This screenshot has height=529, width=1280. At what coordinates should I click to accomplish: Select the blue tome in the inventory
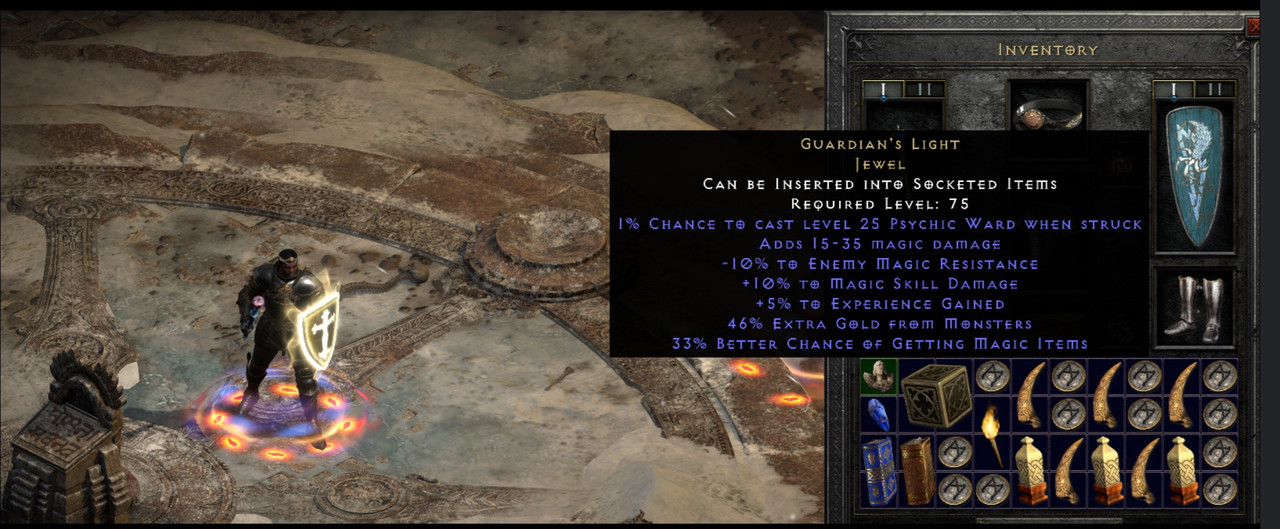(x=876, y=470)
